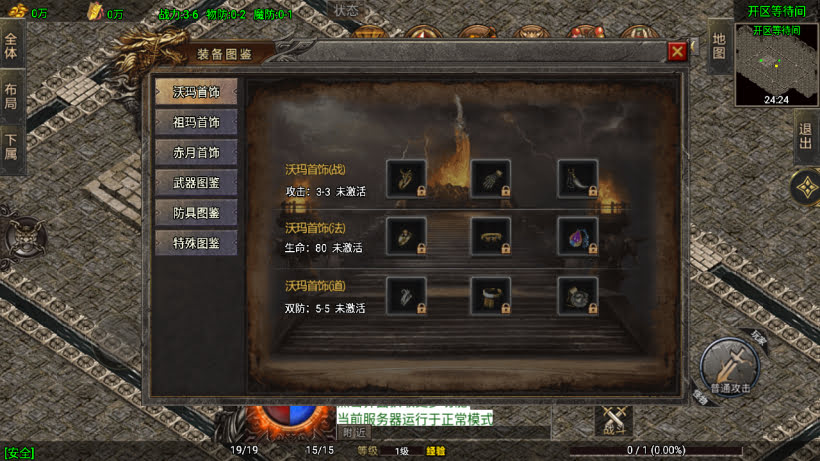Open the 赤月首饰 category
The width and height of the screenshot is (820, 461).
point(196,153)
